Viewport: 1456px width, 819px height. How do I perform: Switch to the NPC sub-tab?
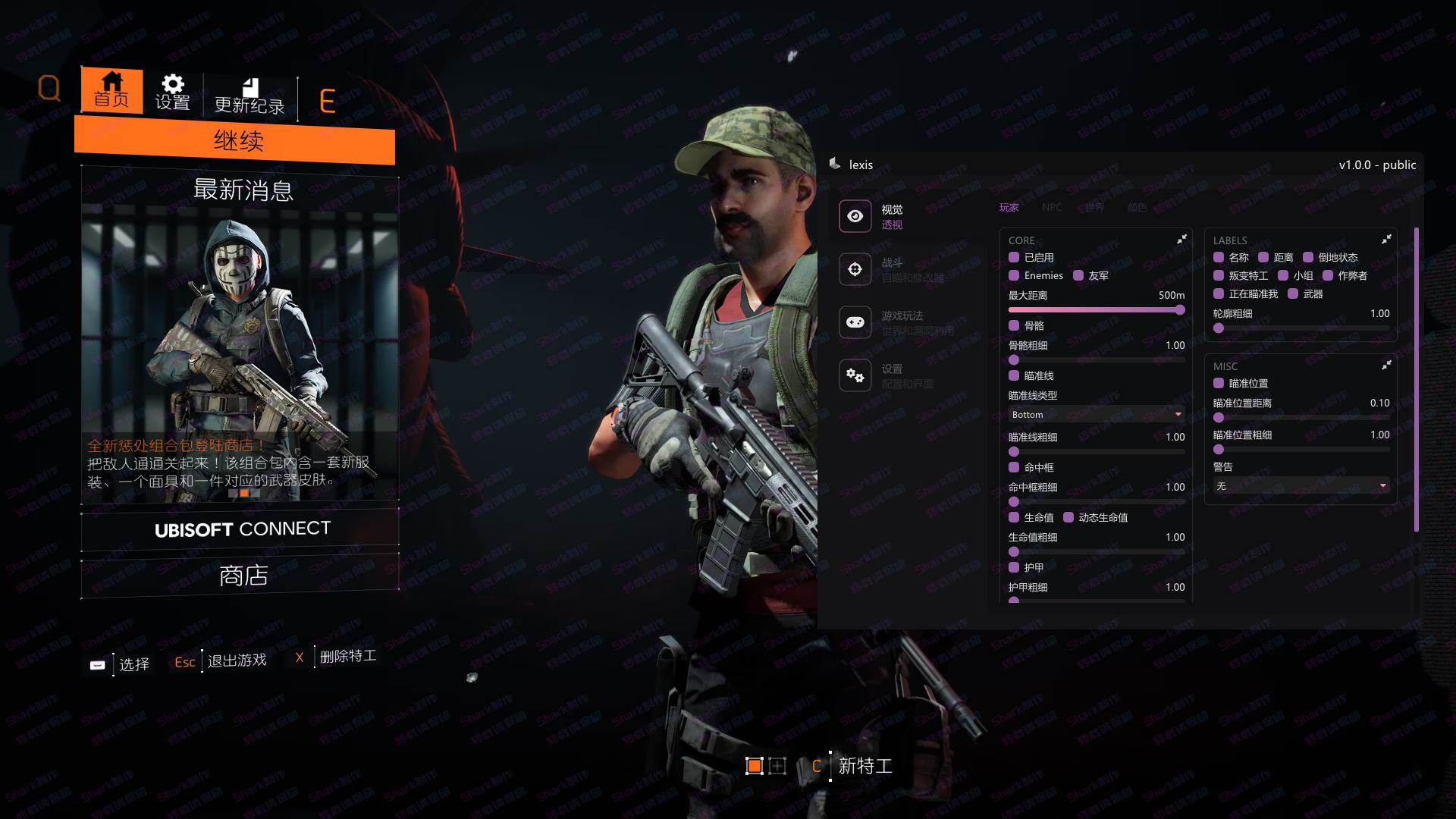click(x=1051, y=207)
